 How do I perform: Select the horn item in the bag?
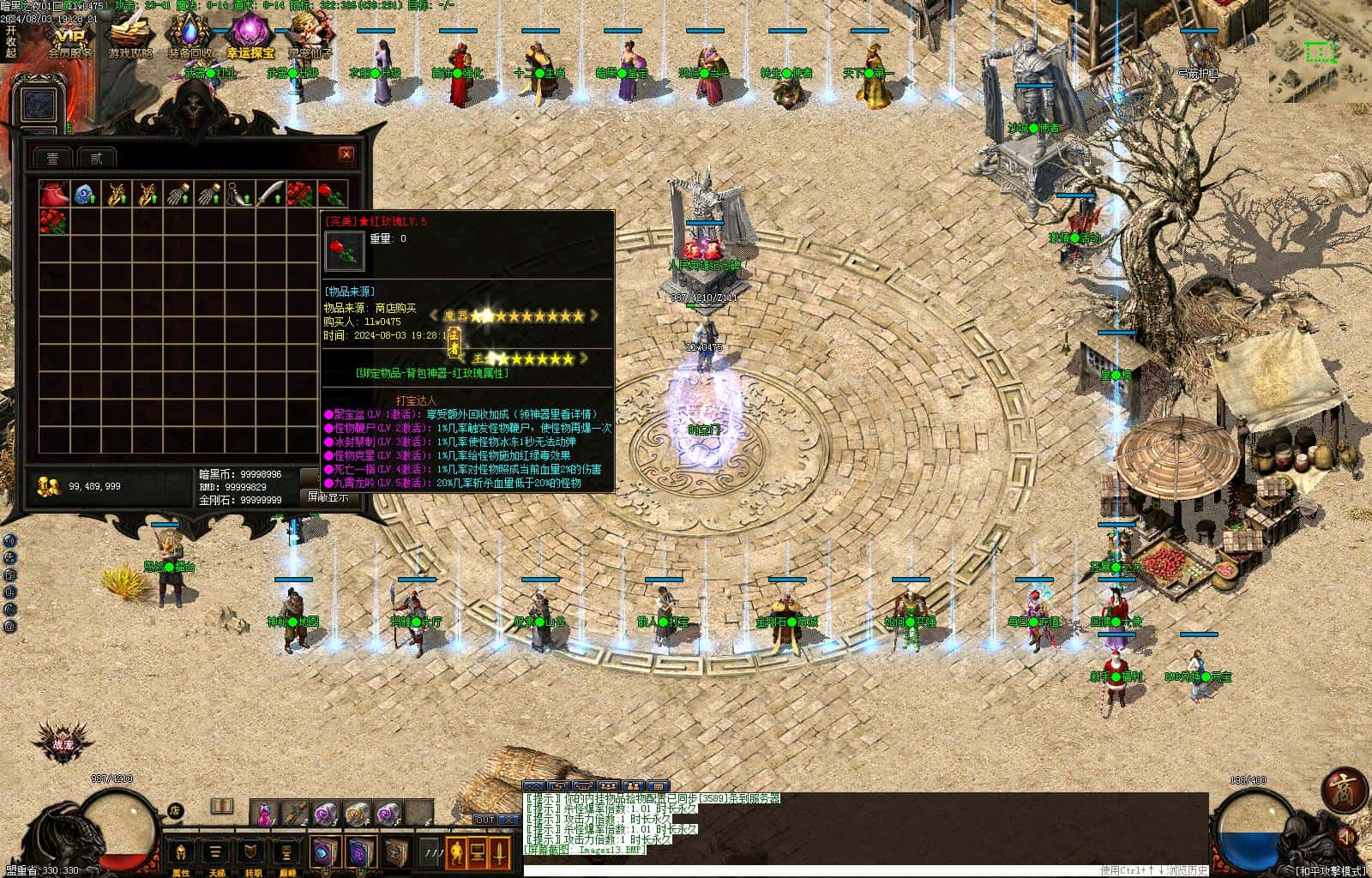(239, 194)
